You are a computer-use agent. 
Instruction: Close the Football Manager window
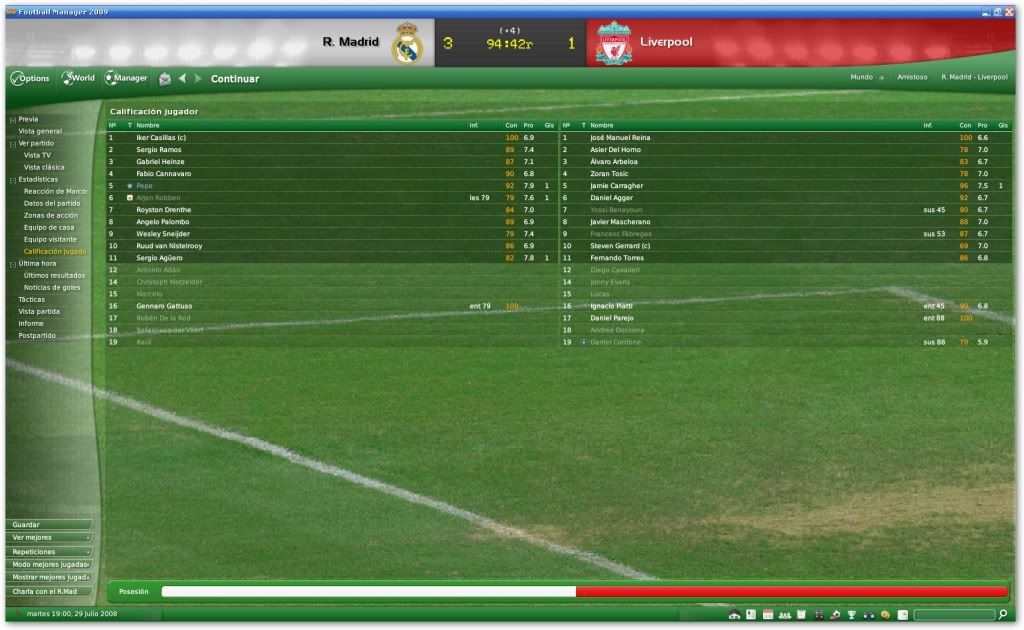[1008, 11]
